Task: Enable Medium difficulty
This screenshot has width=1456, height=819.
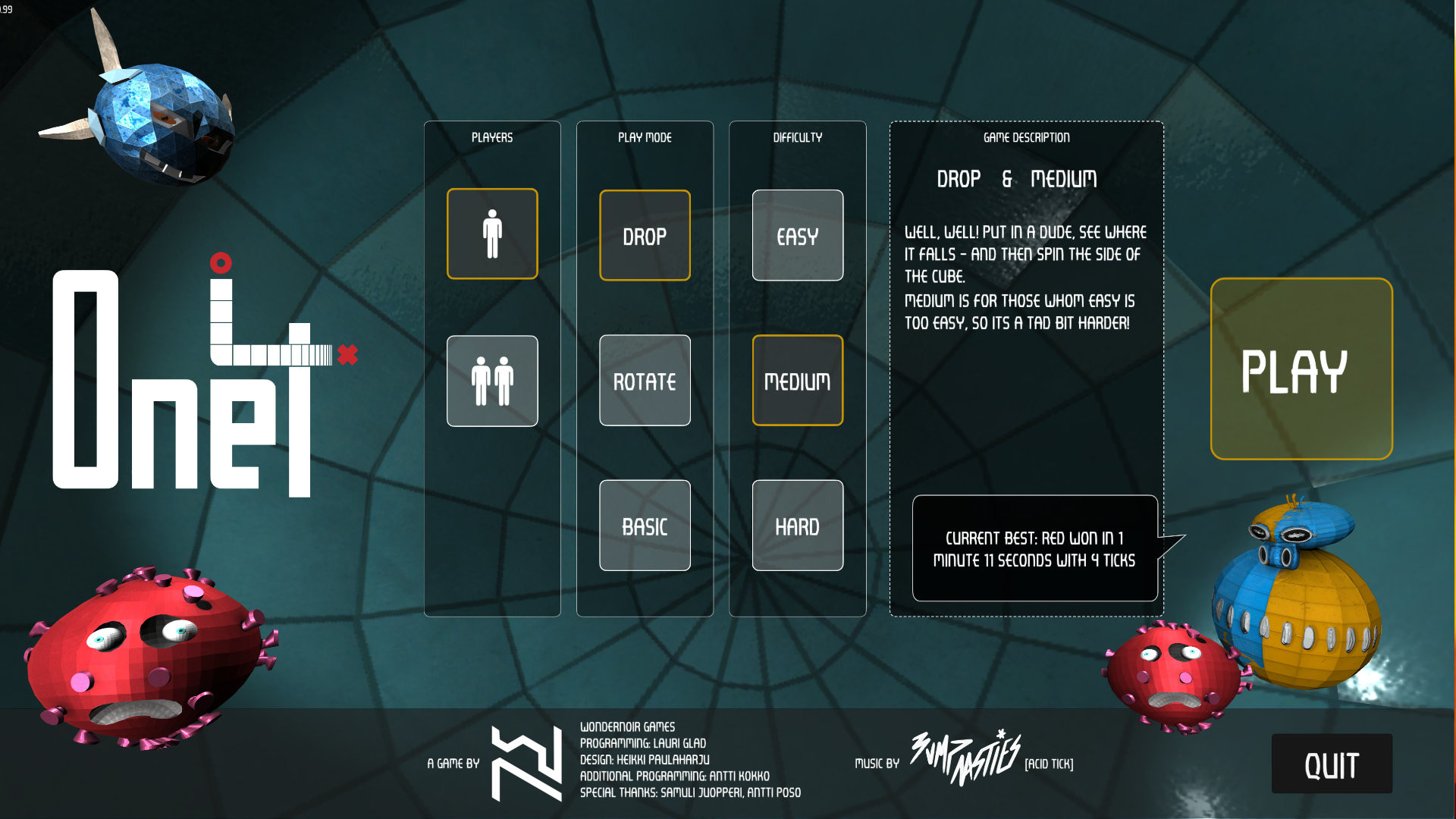Action: 797,380
